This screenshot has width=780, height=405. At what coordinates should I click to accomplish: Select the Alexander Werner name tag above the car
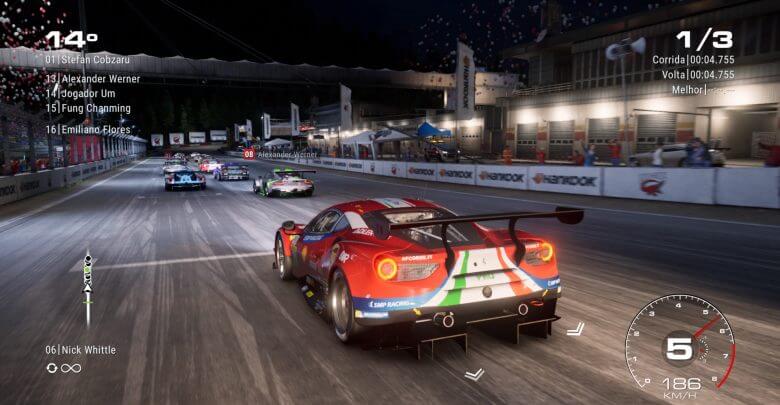click(x=280, y=154)
